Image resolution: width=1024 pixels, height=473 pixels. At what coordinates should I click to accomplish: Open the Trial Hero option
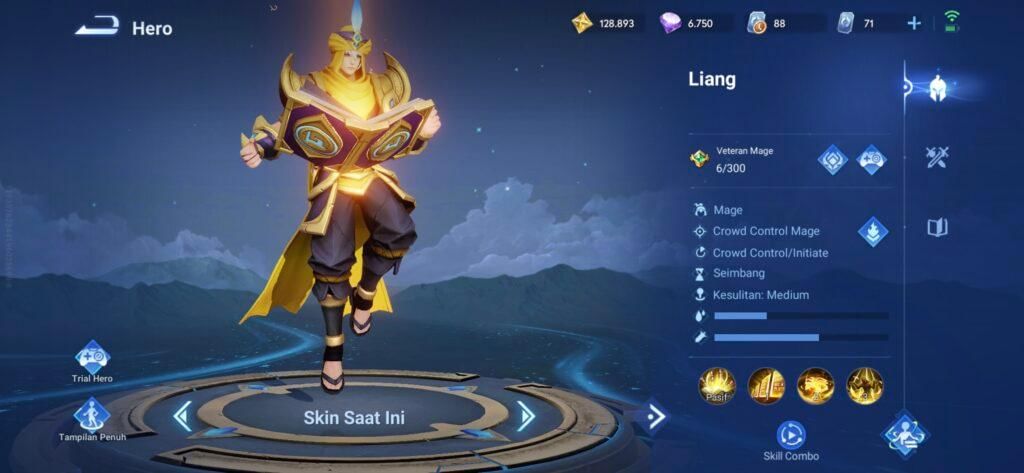[92, 358]
